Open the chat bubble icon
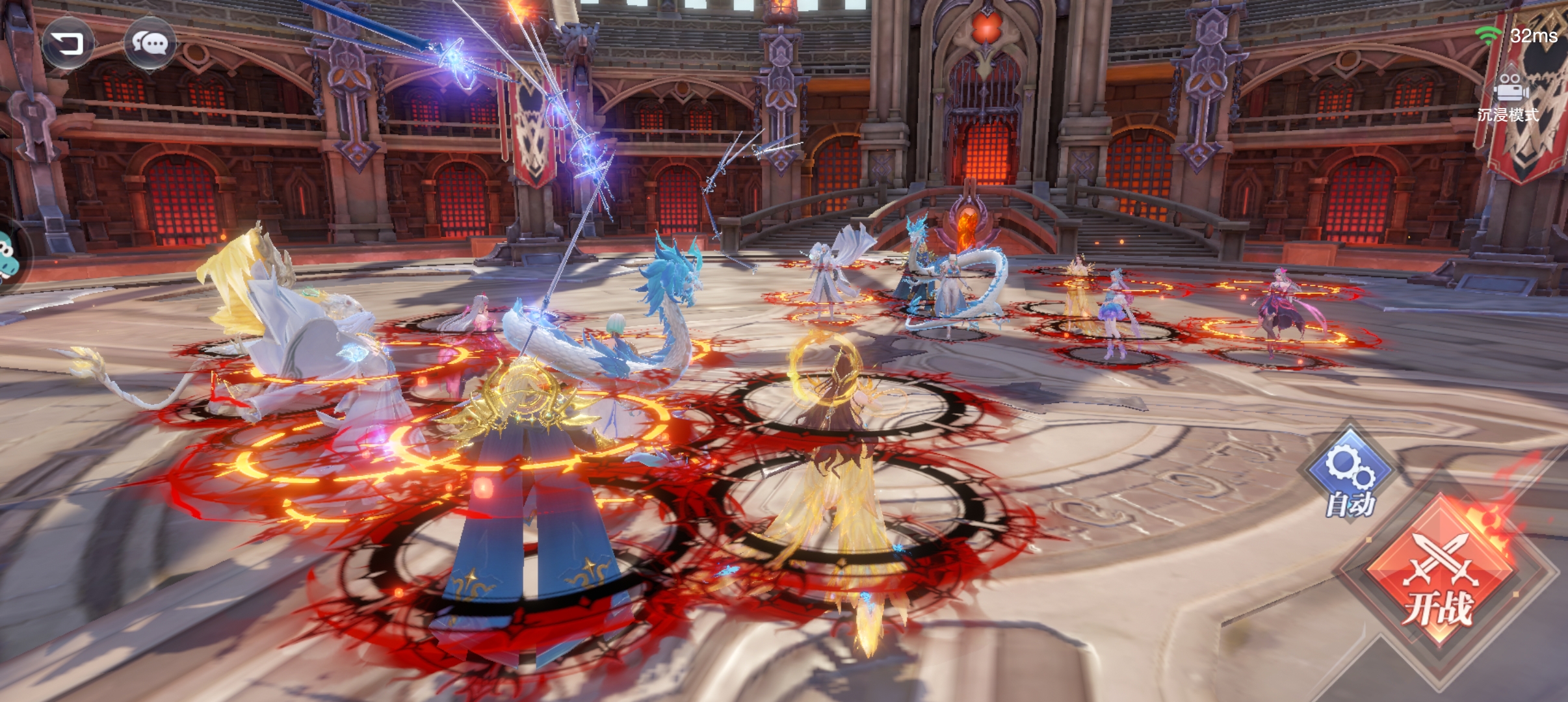1568x702 pixels. pyautogui.click(x=150, y=44)
